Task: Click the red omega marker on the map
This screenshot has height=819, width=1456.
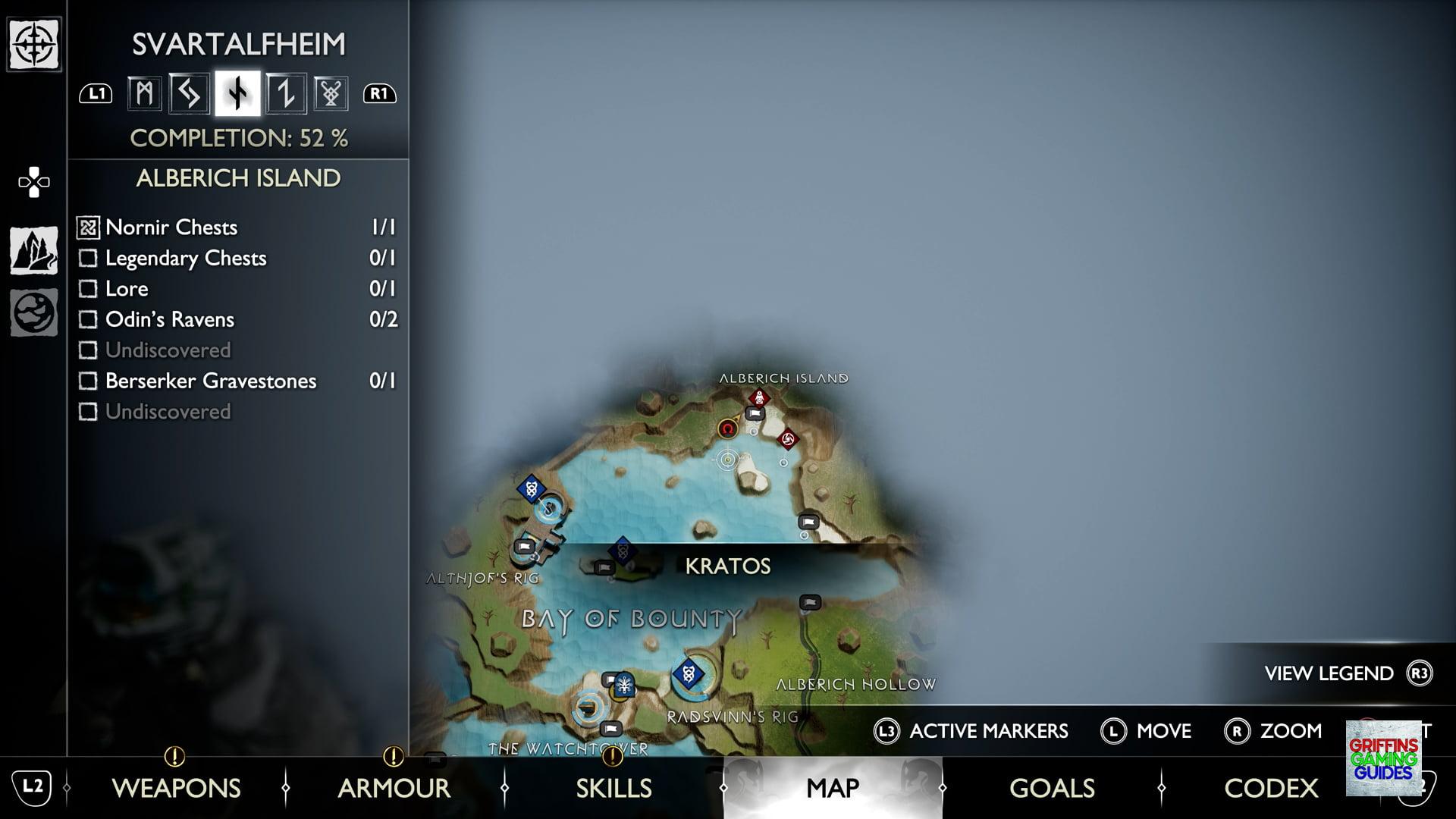Action: click(x=728, y=429)
